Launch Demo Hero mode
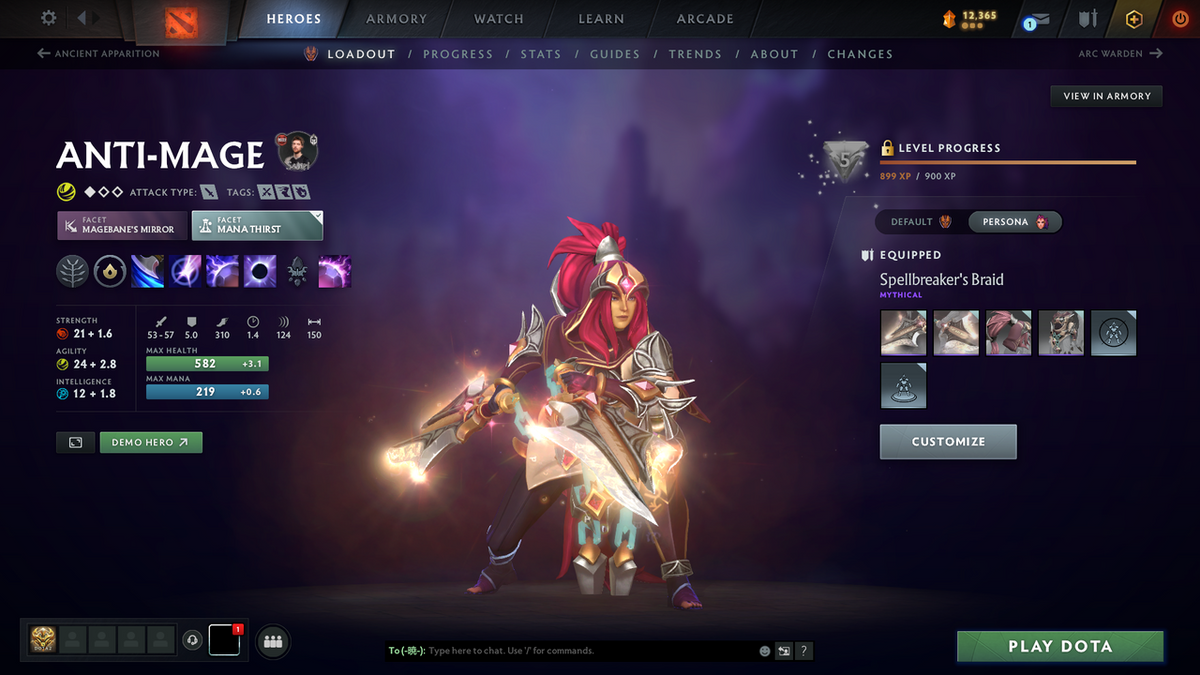Screen dimensions: 1200x675 click(151, 442)
